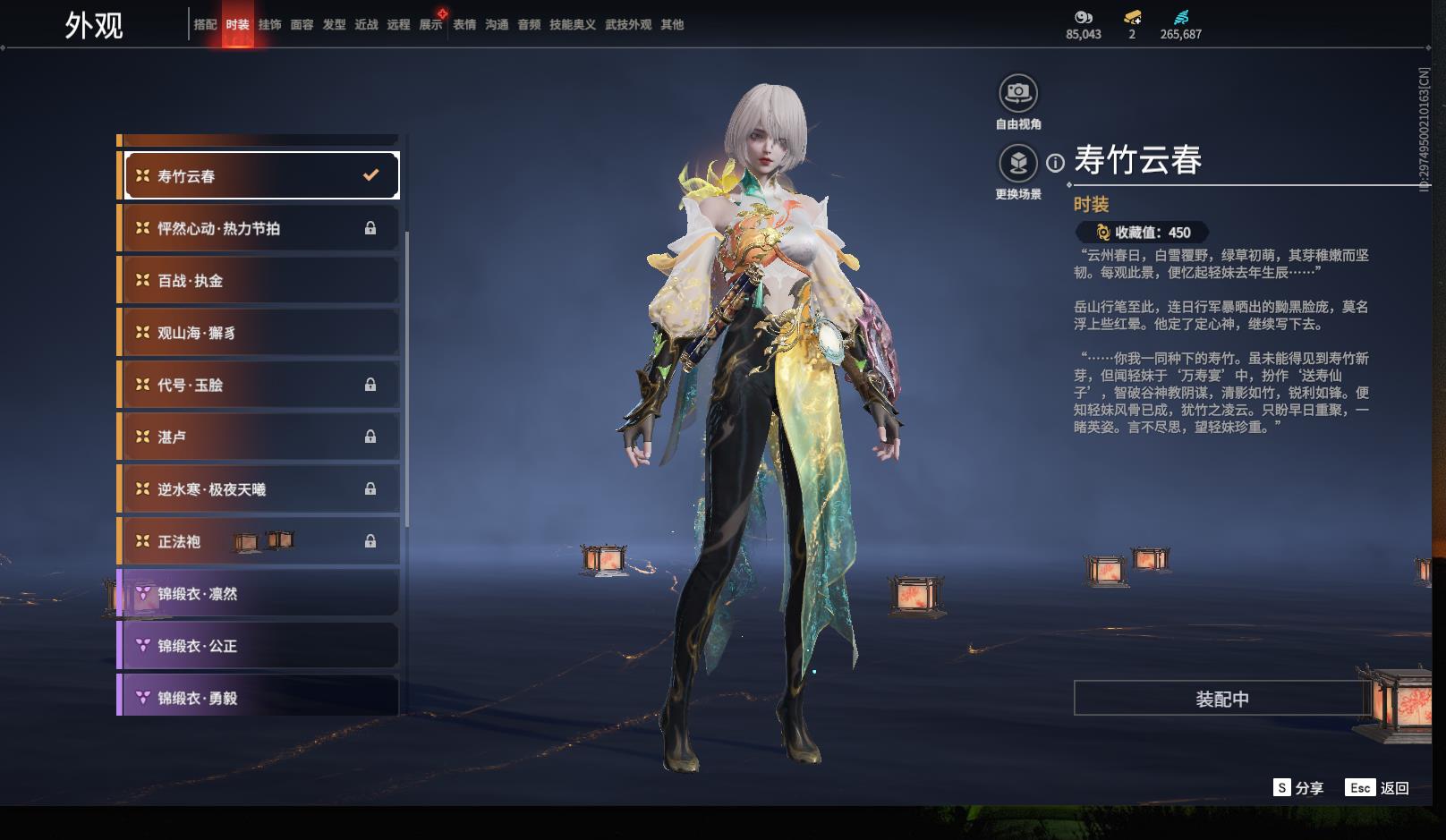Viewport: 1446px width, 840px height.
Task: Select the 发型 hairstyle tab
Action: (x=334, y=25)
